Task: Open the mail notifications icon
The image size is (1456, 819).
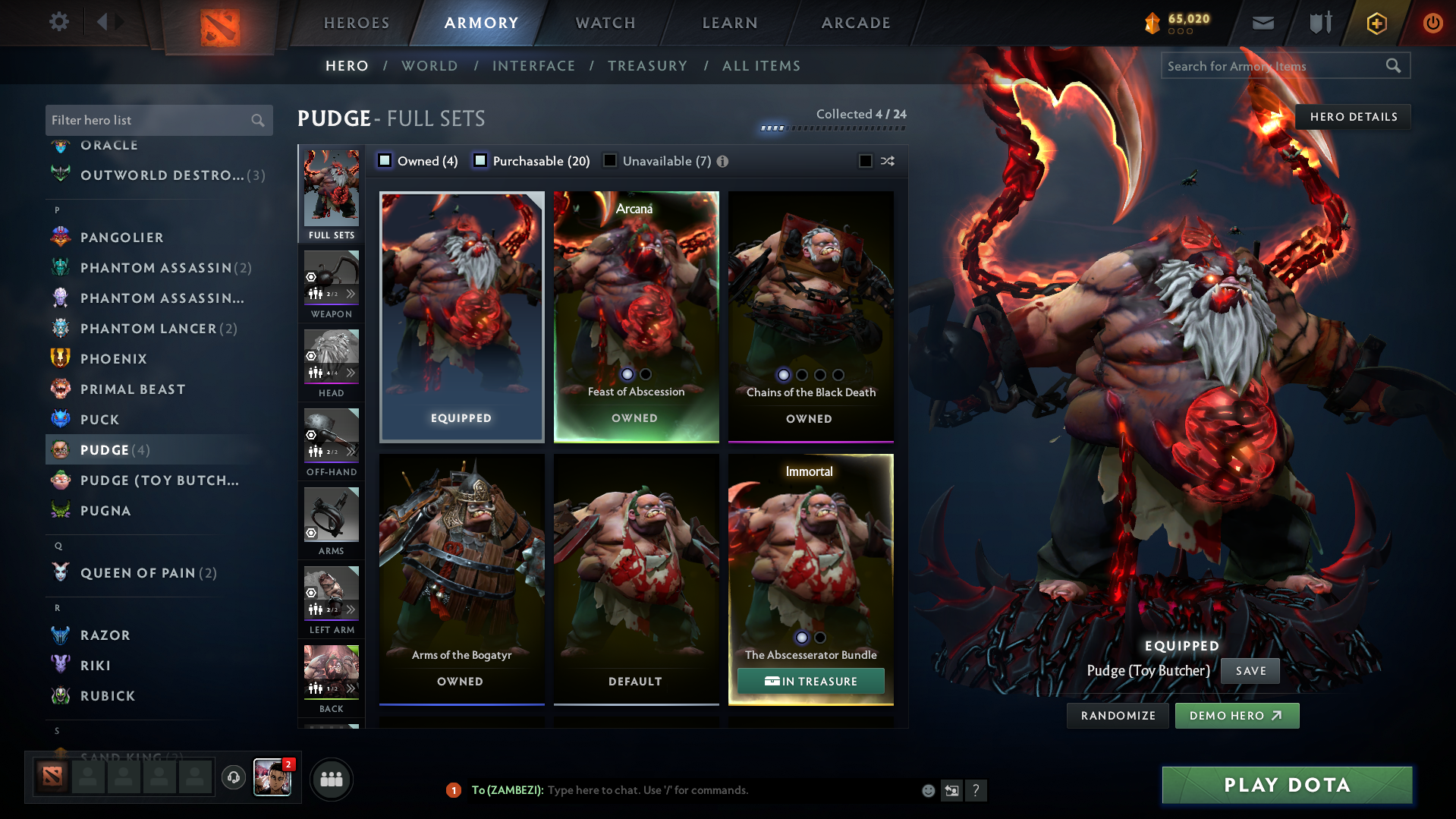Action: tap(1263, 22)
